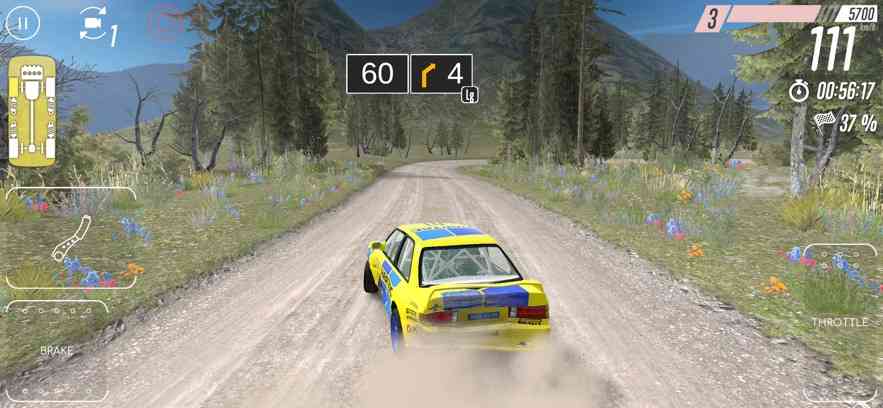Pause the rally race
Image resolution: width=883 pixels, height=408 pixels.
(24, 22)
